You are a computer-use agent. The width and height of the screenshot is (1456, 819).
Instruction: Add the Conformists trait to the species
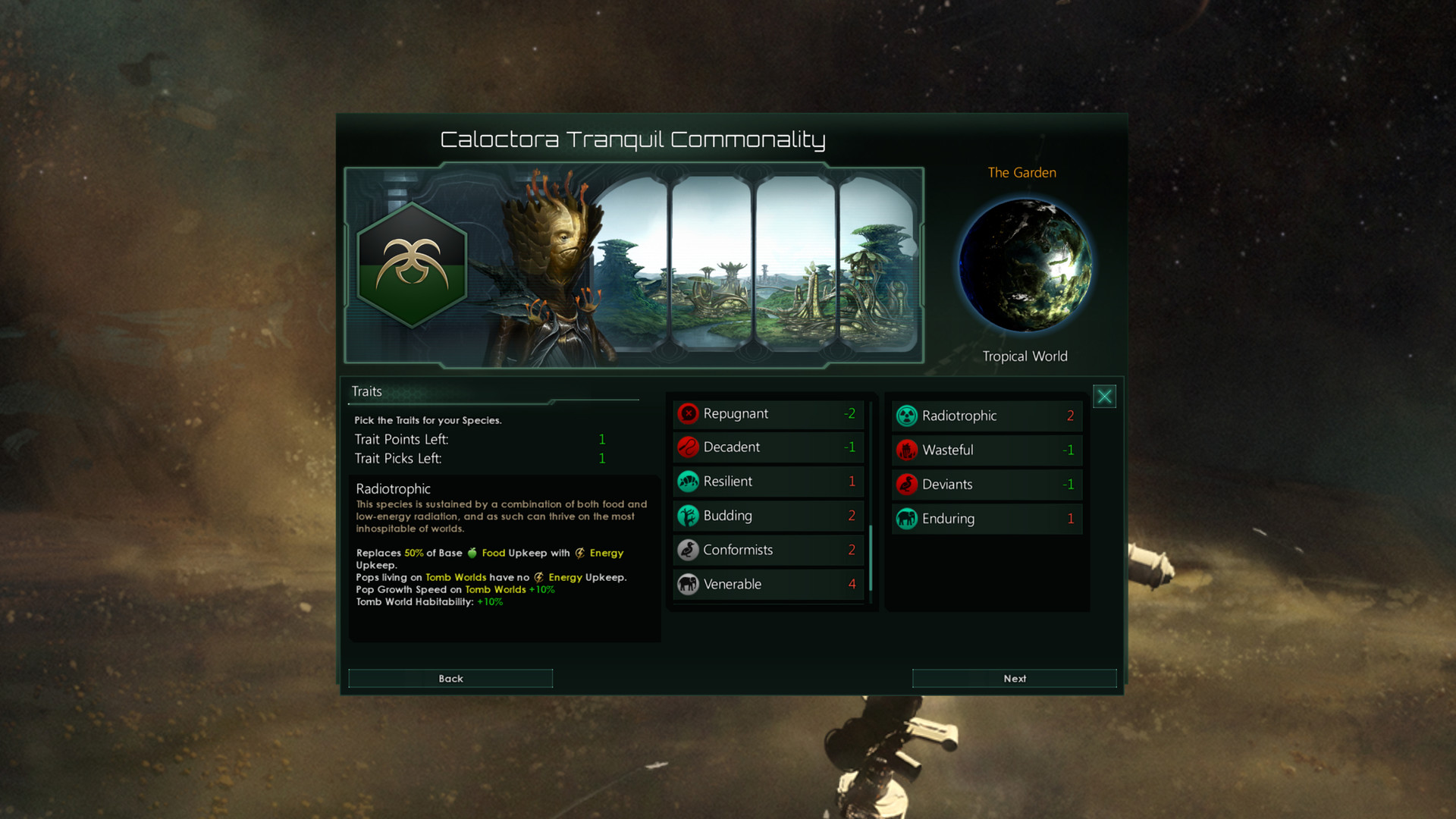coord(767,550)
